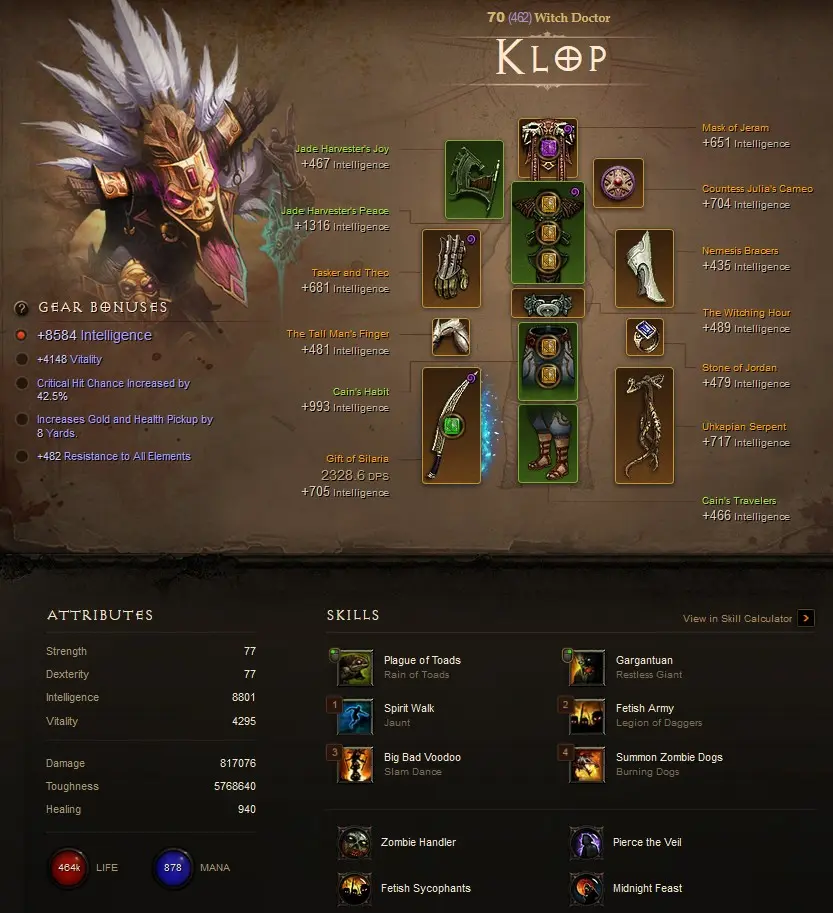Choose the Nemesis Bracers slot
The height and width of the screenshot is (913, 833).
point(643,268)
